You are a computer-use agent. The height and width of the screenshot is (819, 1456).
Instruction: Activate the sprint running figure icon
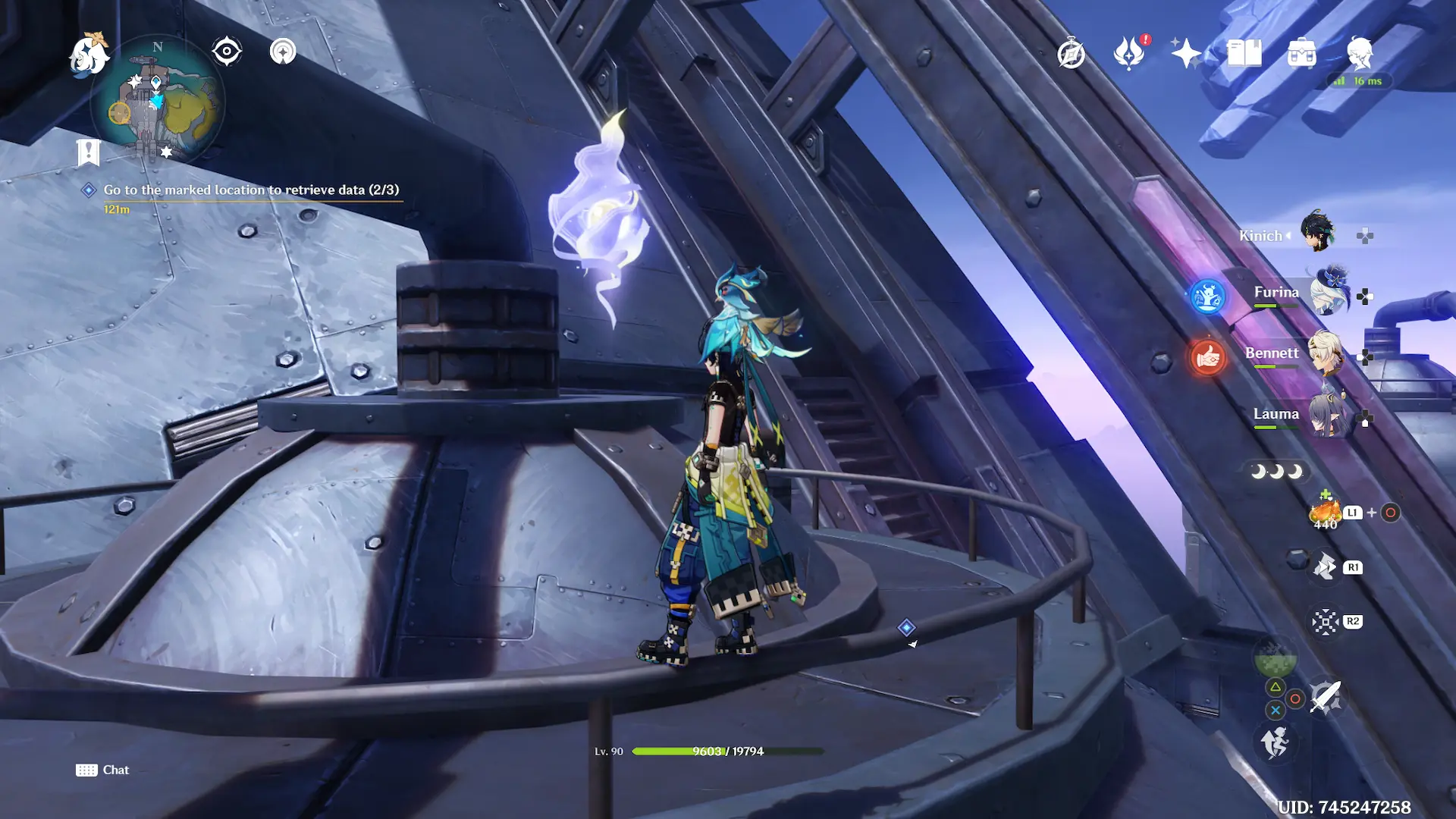(x=1275, y=742)
